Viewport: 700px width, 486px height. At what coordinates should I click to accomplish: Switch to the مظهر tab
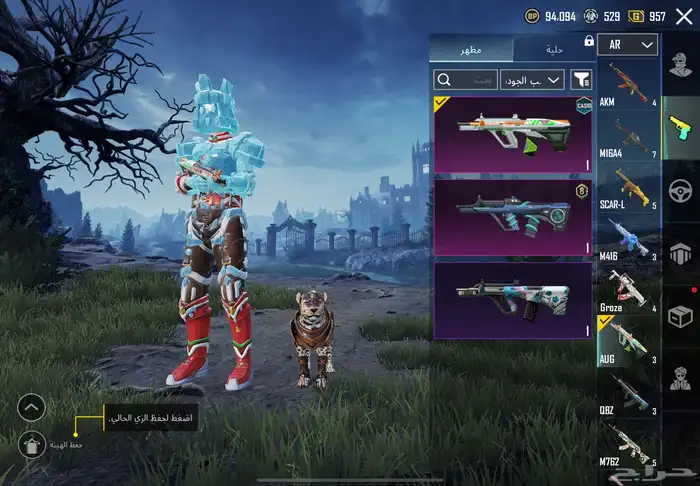pos(470,50)
